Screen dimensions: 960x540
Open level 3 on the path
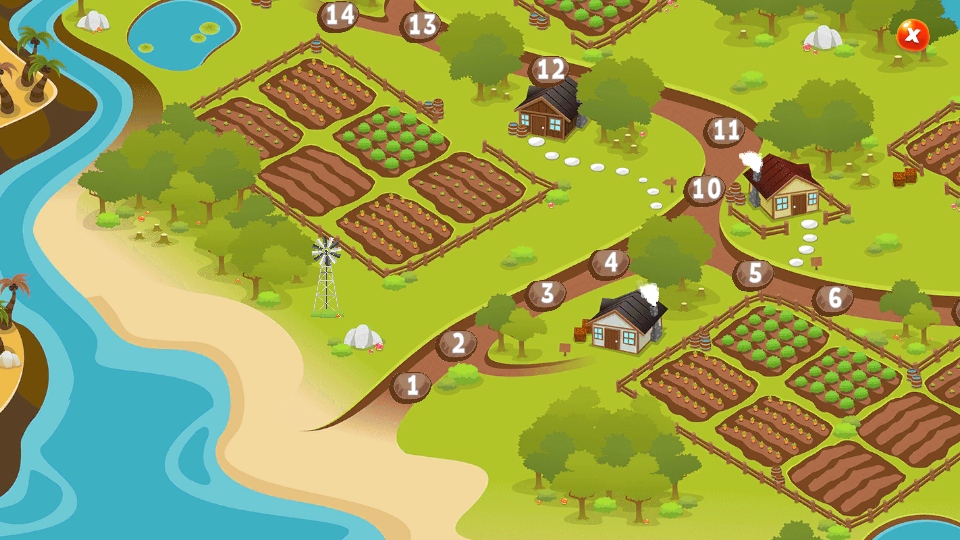tap(546, 294)
